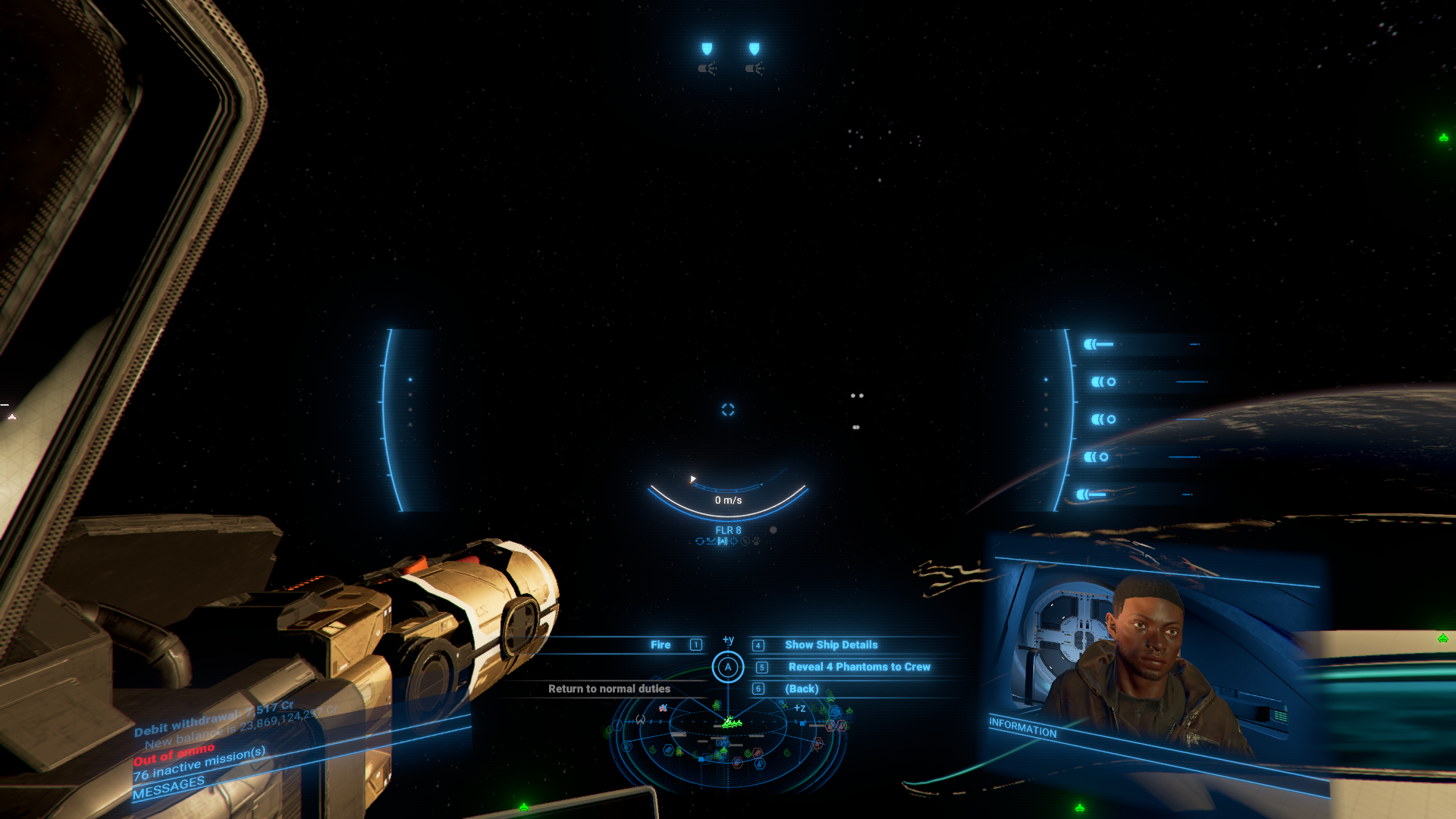1456x819 pixels.
Task: Select Show Ship Details
Action: [x=830, y=645]
